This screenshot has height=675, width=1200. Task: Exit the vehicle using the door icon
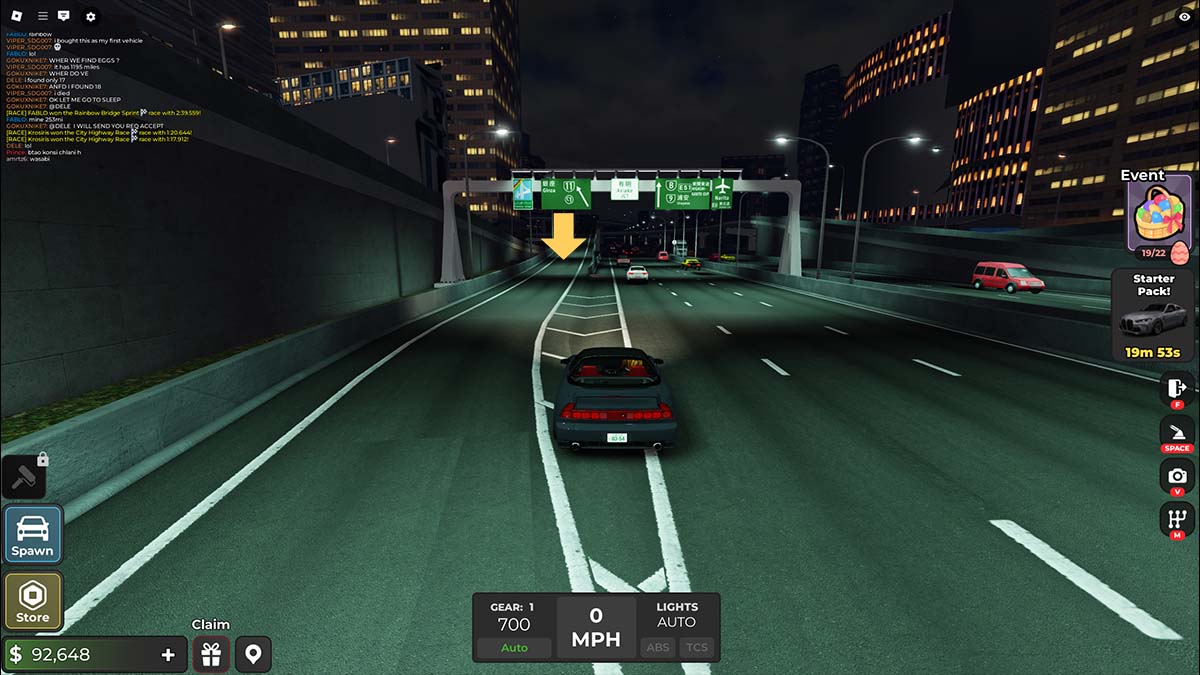tap(1177, 386)
